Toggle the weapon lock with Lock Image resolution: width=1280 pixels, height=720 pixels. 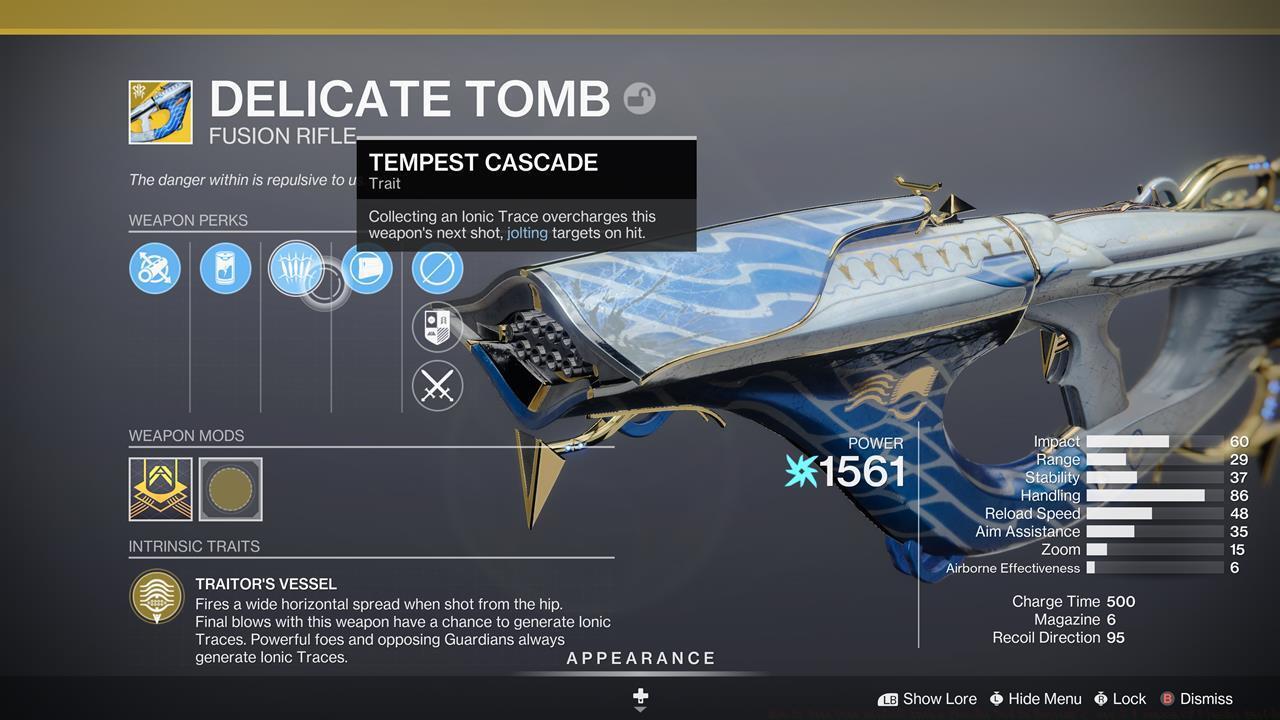(1130, 699)
